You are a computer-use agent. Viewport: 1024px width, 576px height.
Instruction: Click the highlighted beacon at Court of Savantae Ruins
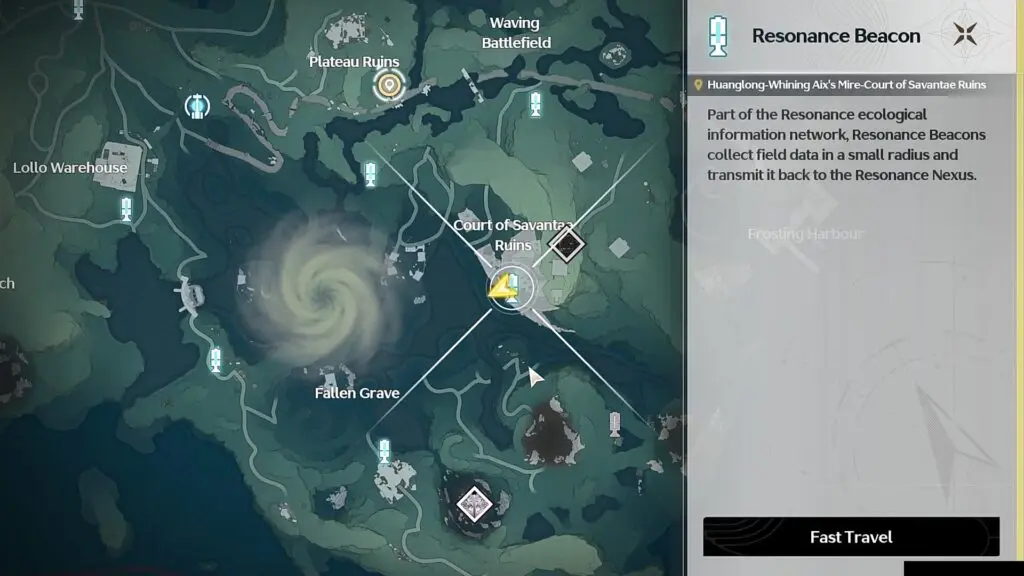pos(511,288)
